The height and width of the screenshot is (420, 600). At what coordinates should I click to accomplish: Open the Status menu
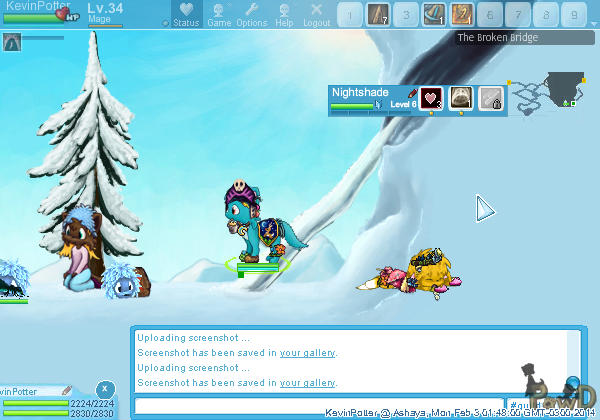185,14
